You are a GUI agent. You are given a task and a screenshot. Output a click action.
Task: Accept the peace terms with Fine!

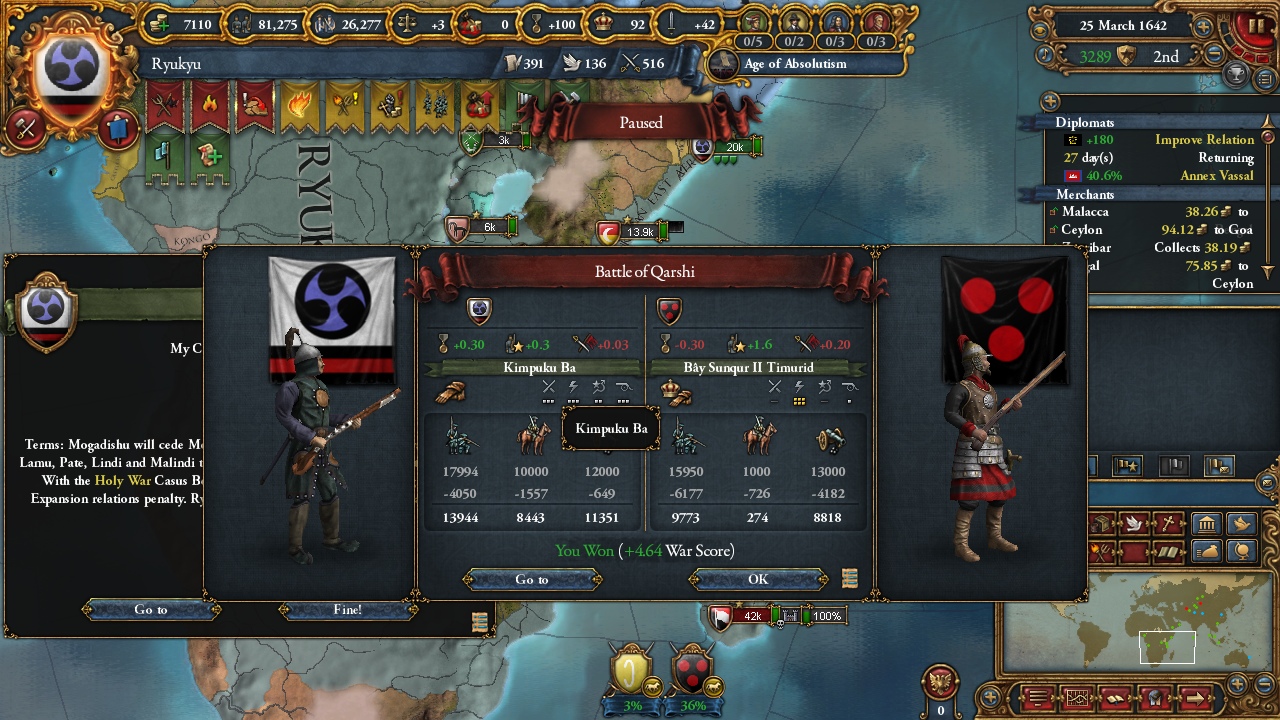pyautogui.click(x=347, y=609)
